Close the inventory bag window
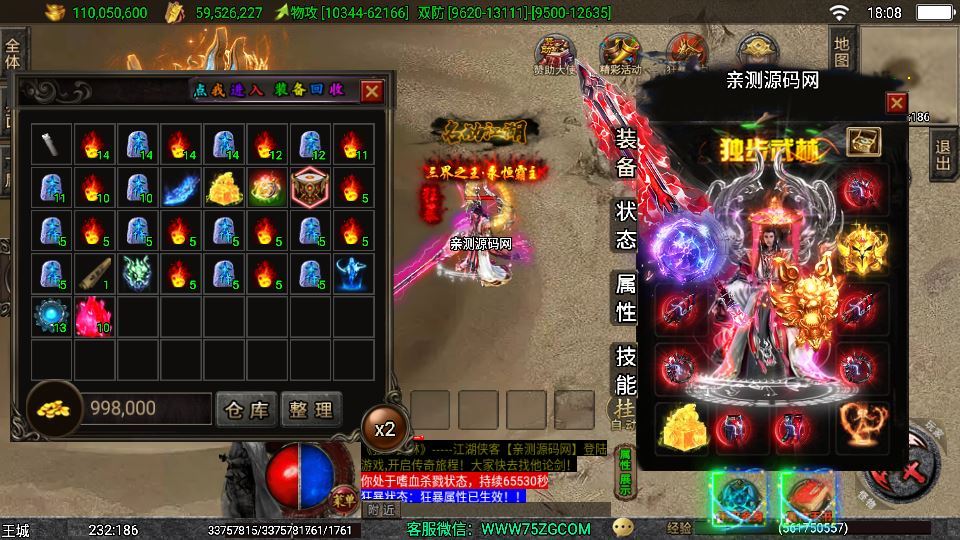The image size is (960, 540). (372, 91)
